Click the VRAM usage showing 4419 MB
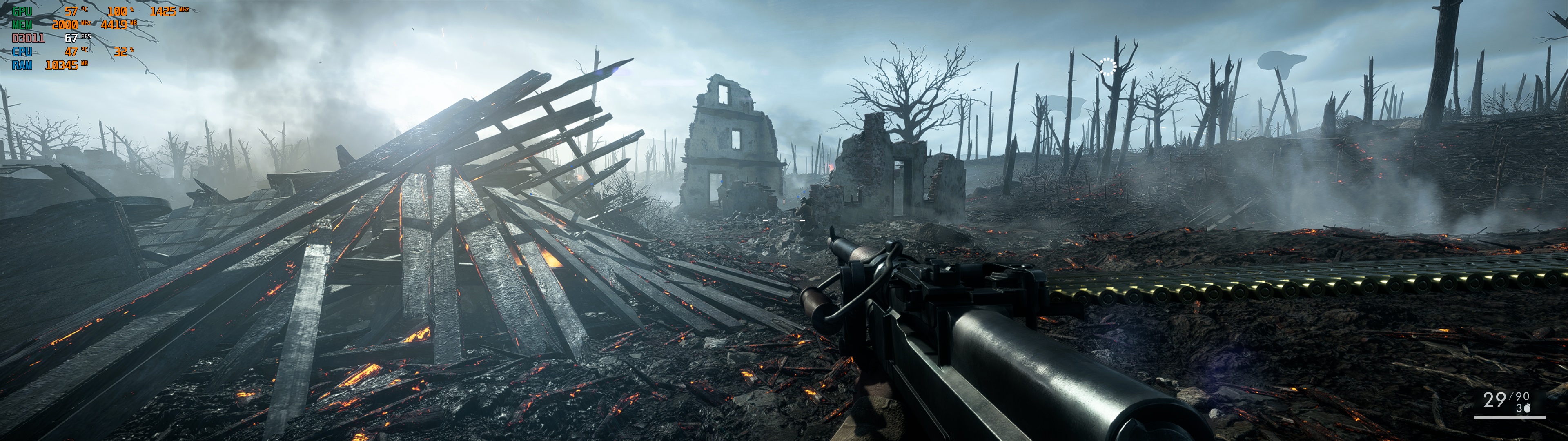 point(115,25)
